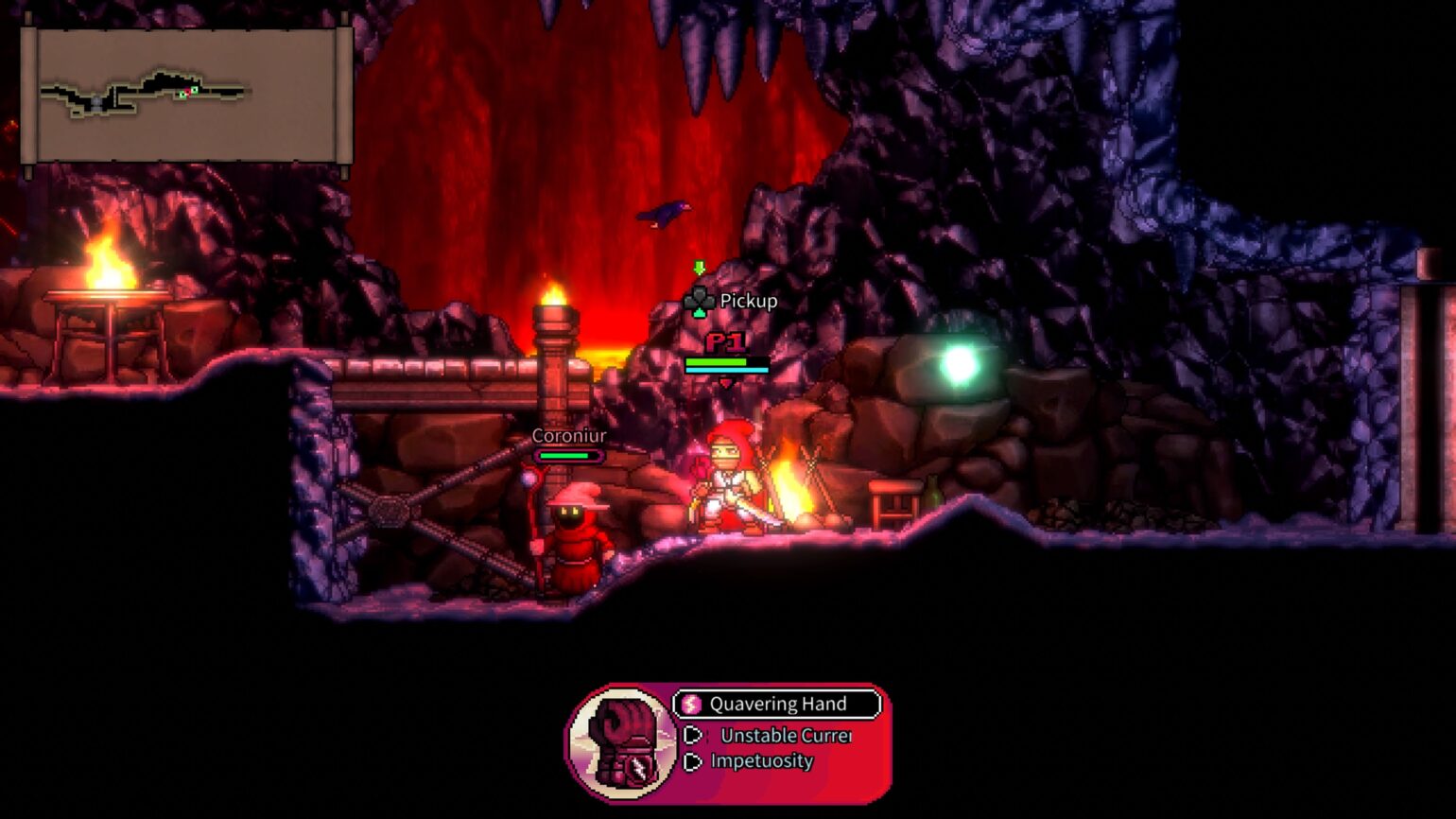Viewport: 1456px width, 819px height.
Task: Click the green drop arrow above the Pickup prompt
Action: click(700, 268)
